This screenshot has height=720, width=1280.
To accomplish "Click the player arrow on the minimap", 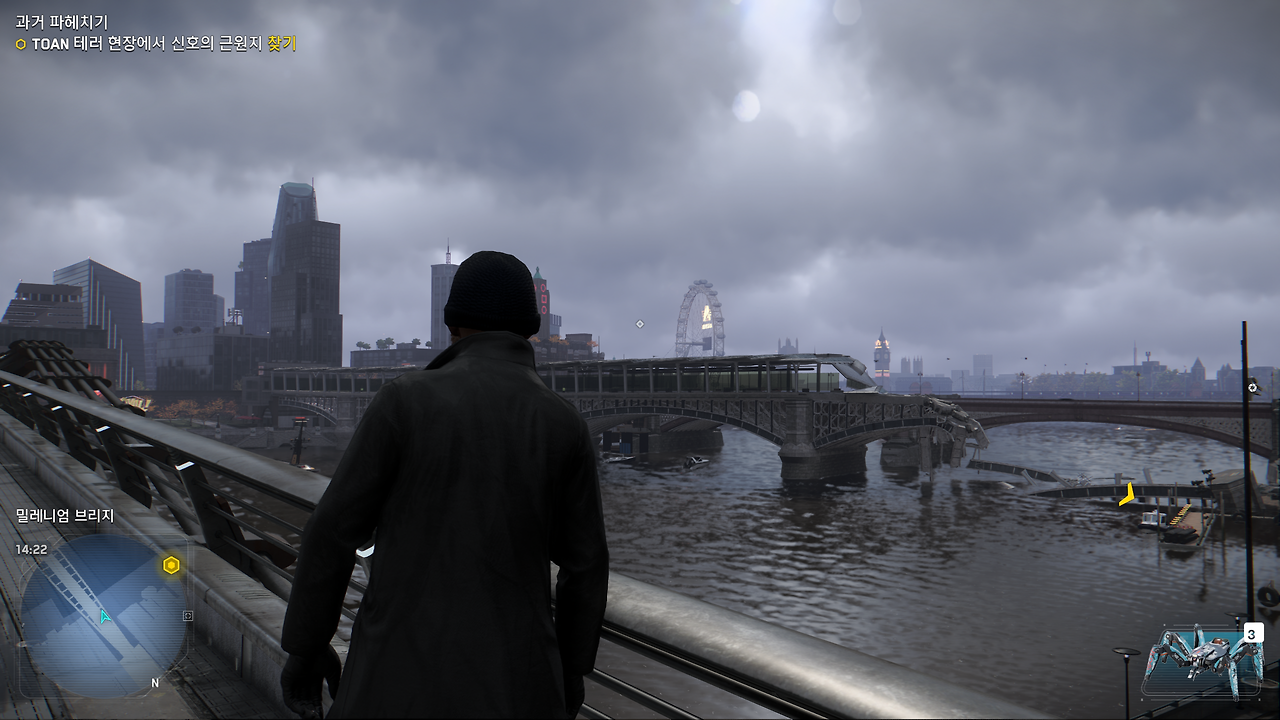I will coord(104,617).
